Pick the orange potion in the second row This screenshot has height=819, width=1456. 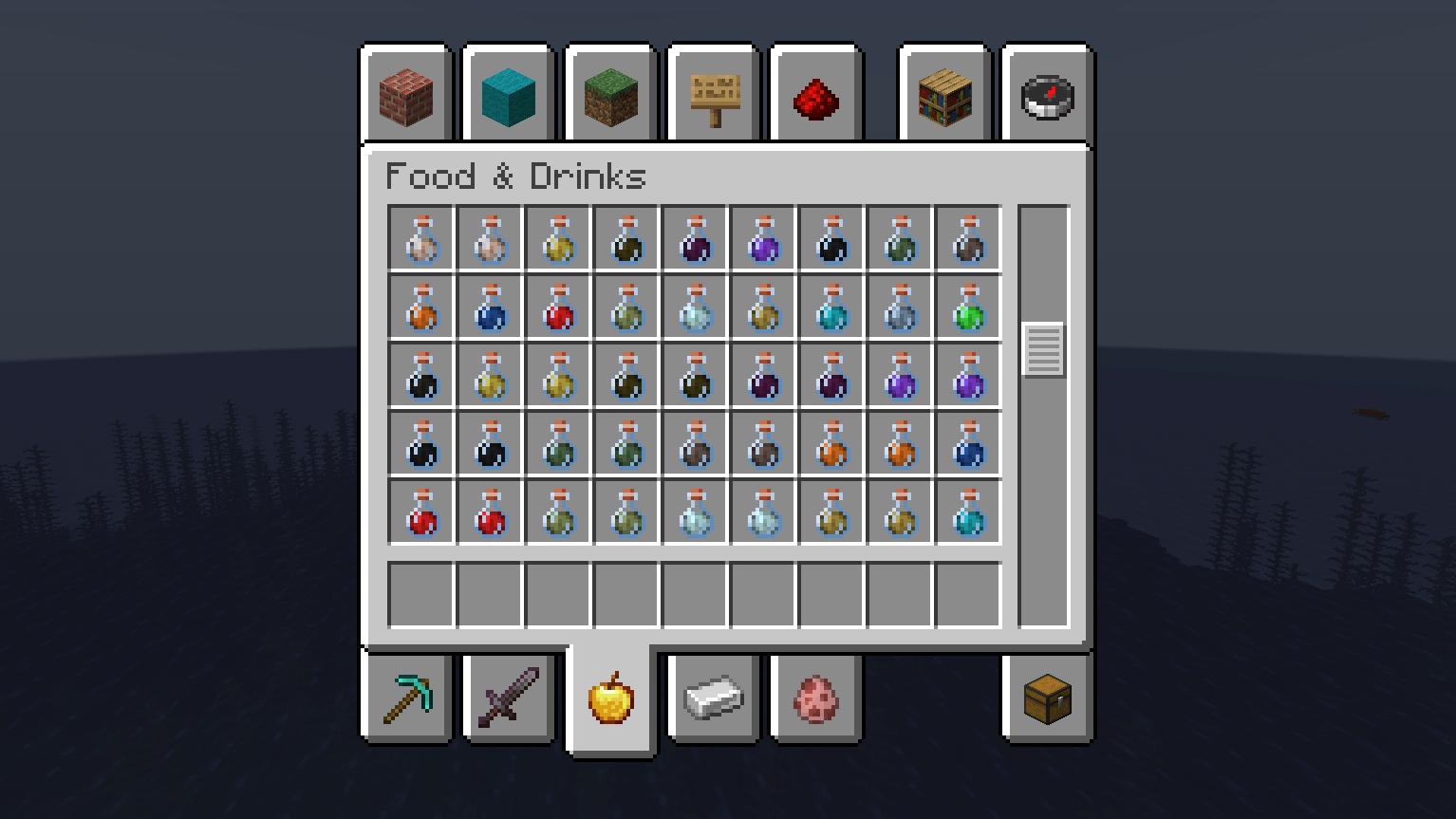(420, 308)
